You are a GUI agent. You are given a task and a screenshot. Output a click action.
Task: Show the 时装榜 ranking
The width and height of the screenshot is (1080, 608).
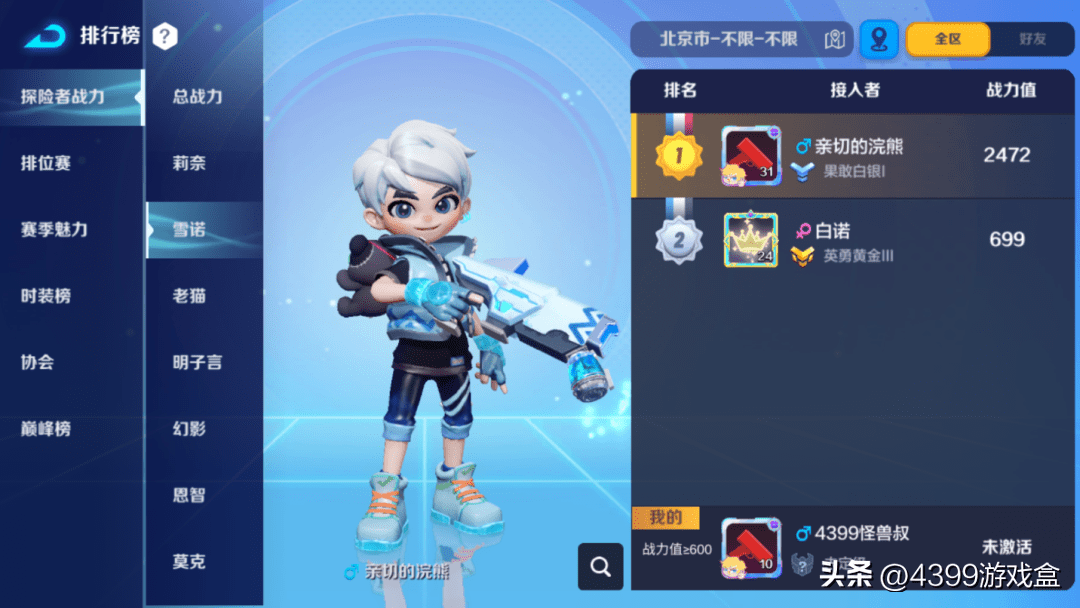pyautogui.click(x=46, y=296)
